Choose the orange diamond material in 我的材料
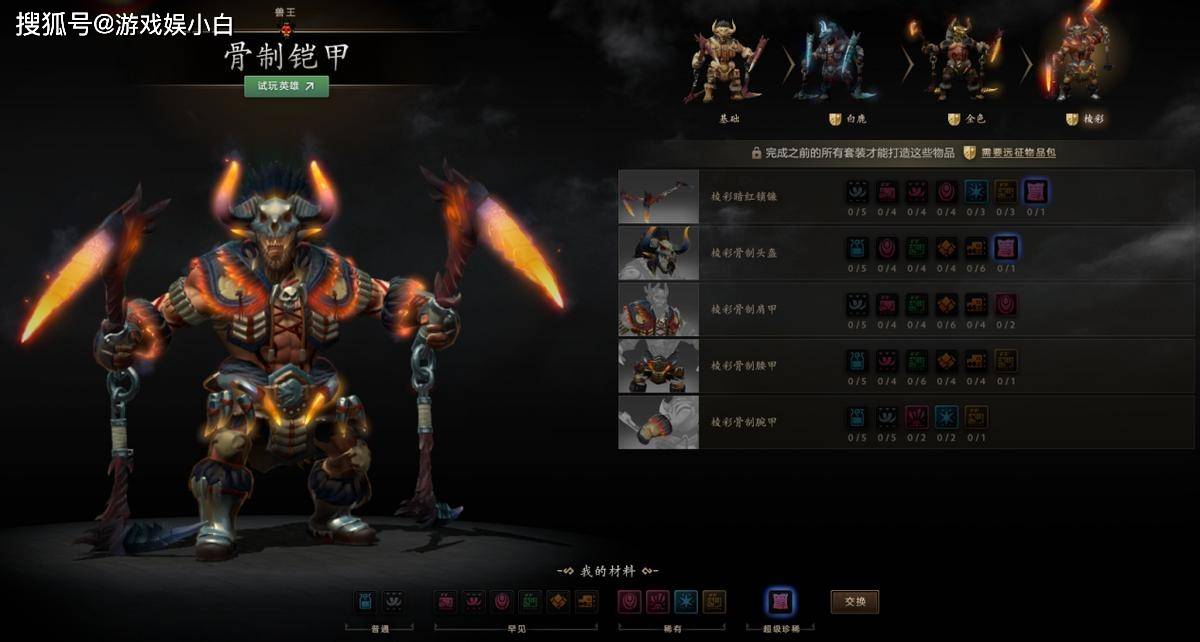Viewport: 1200px width, 642px height. 559,602
